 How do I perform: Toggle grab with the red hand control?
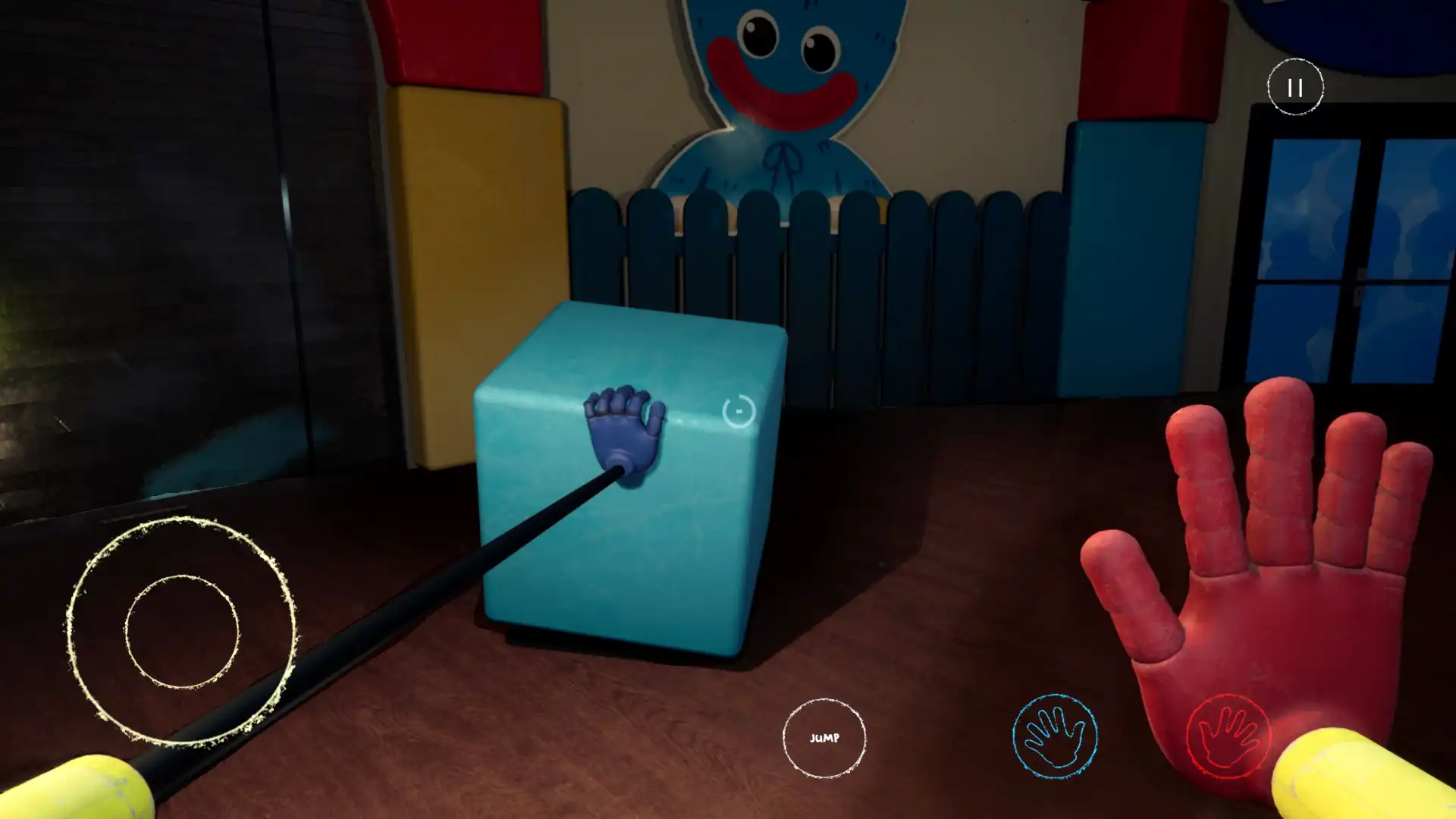click(1228, 734)
